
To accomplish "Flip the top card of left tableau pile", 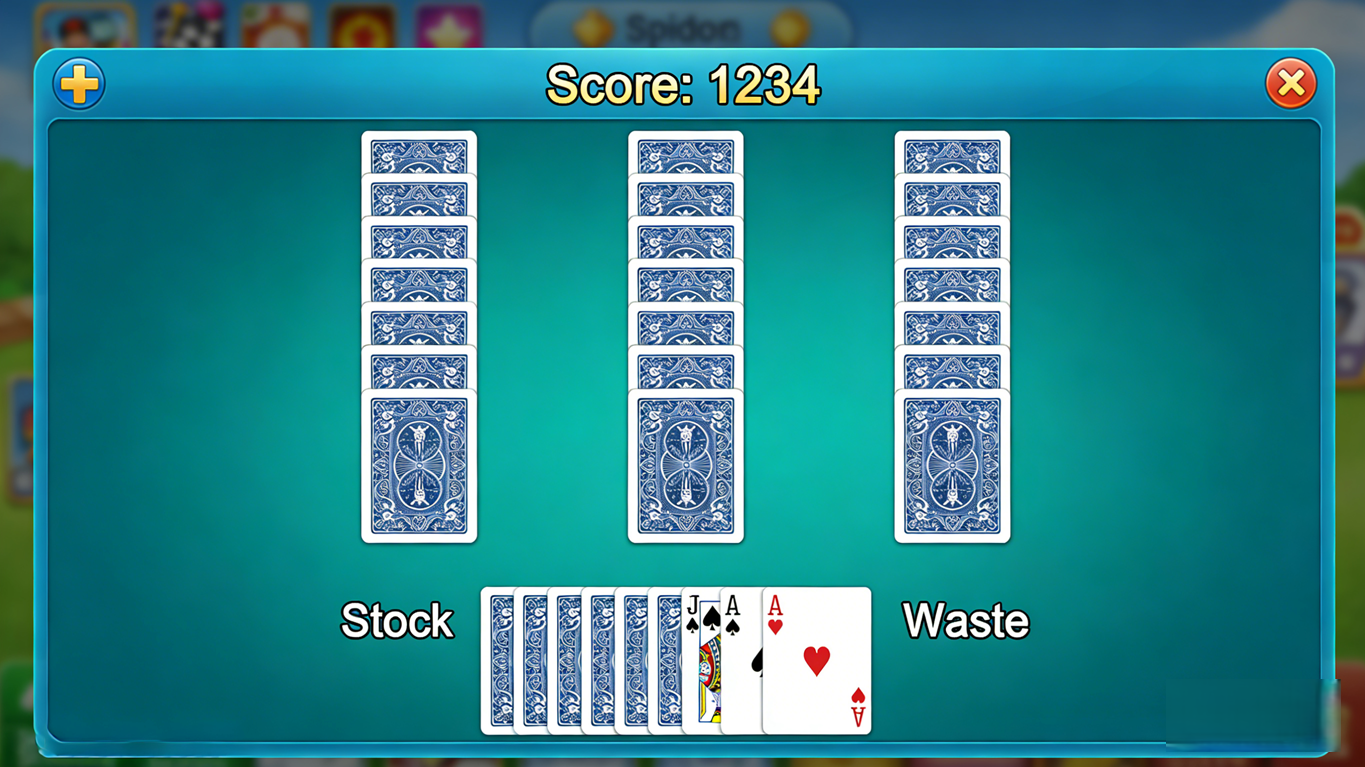I will (x=419, y=465).
